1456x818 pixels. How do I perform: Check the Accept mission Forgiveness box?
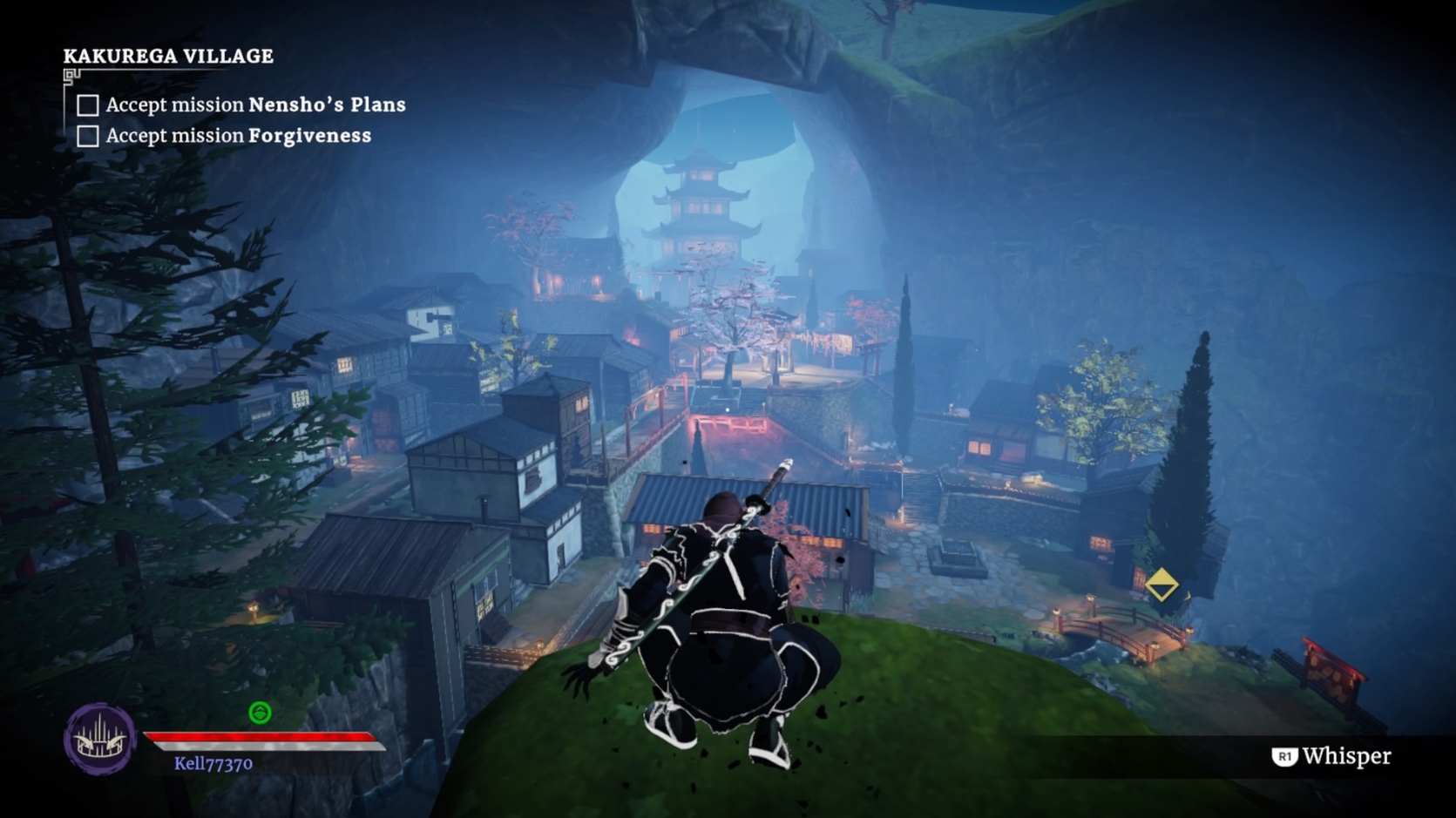pyautogui.click(x=86, y=136)
